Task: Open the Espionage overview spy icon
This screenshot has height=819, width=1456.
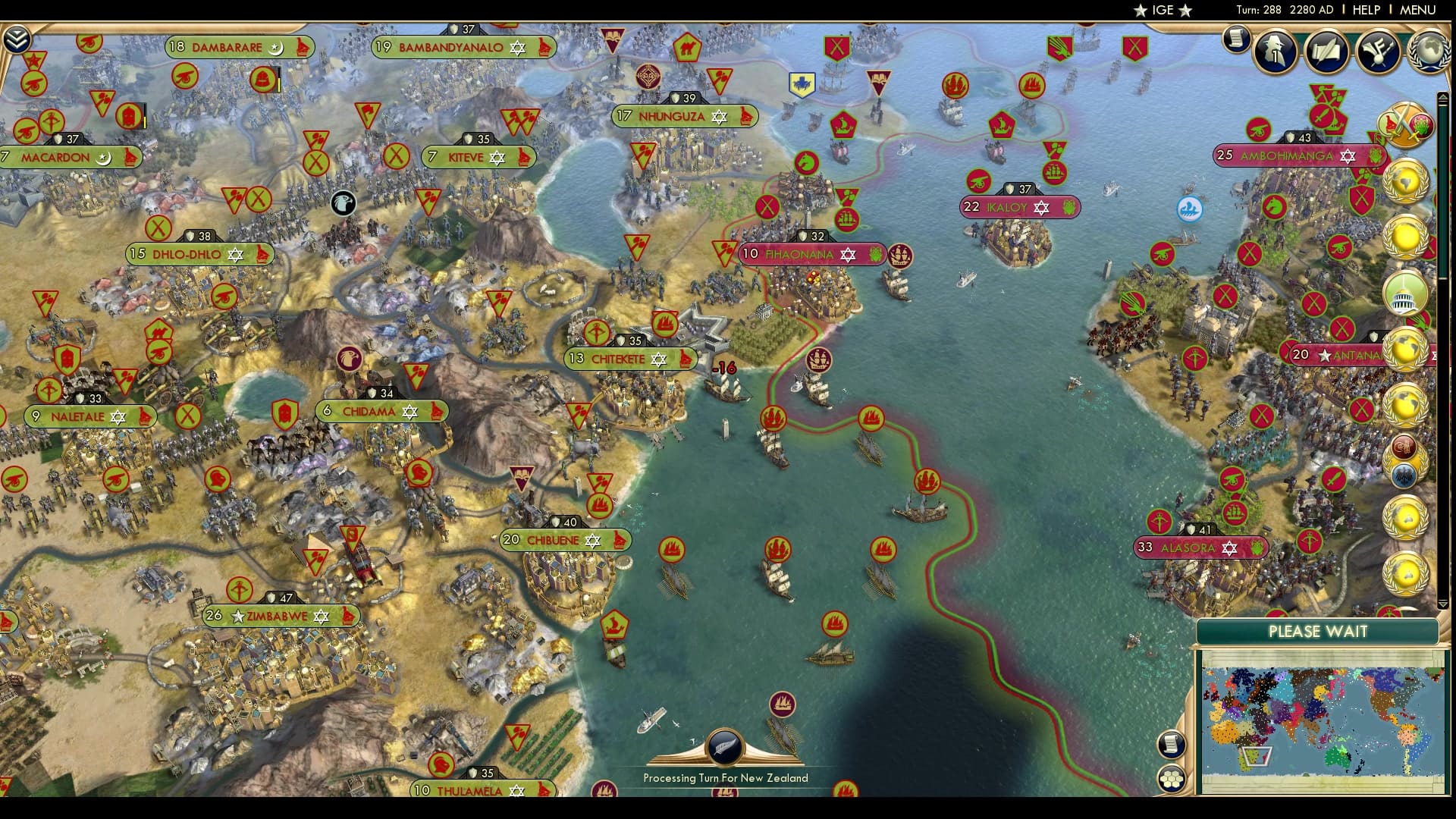Action: point(1276,51)
